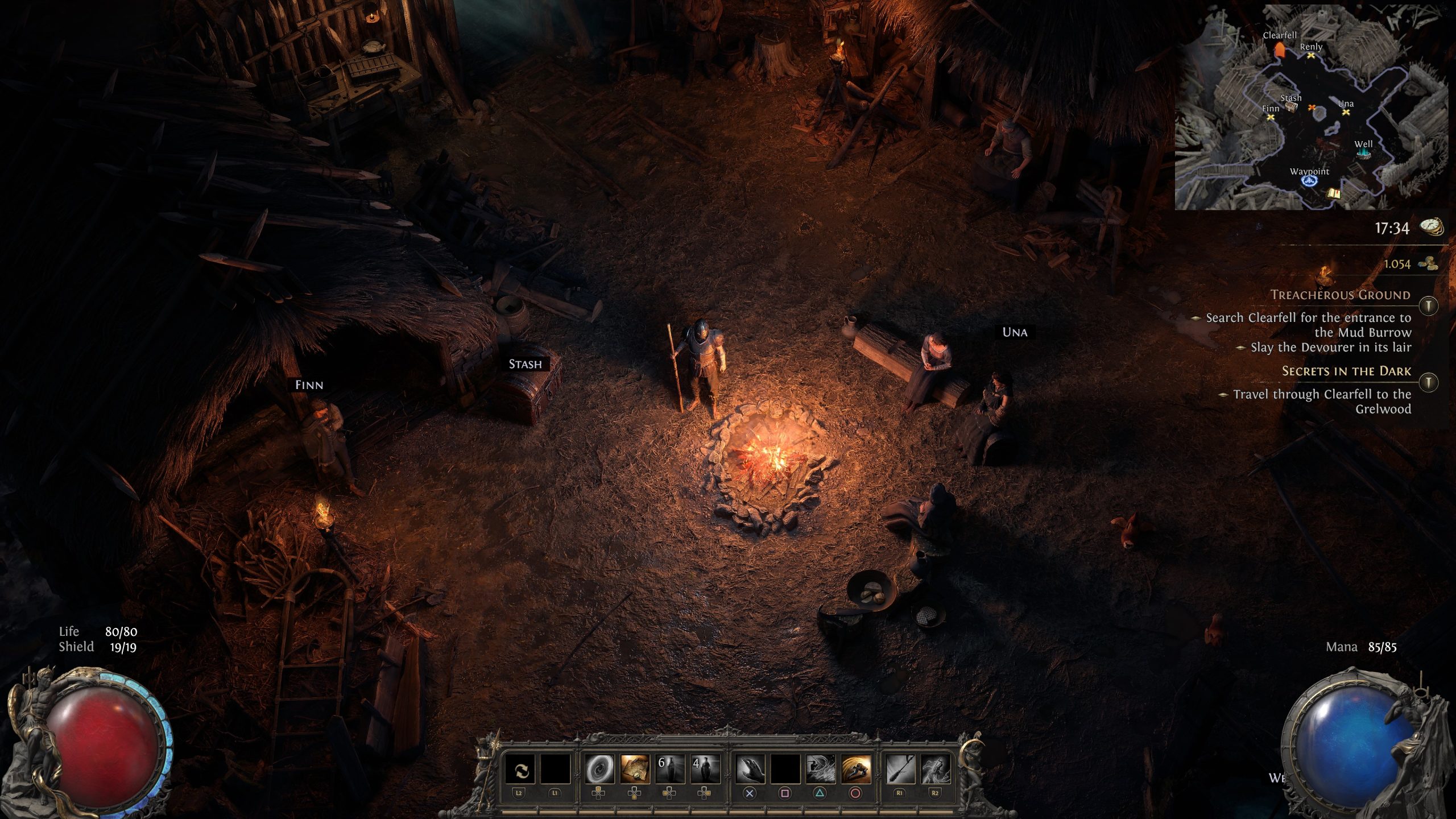Use the quarterstaff strike skill
Viewport: 1456px width, 819px height.
(x=900, y=770)
